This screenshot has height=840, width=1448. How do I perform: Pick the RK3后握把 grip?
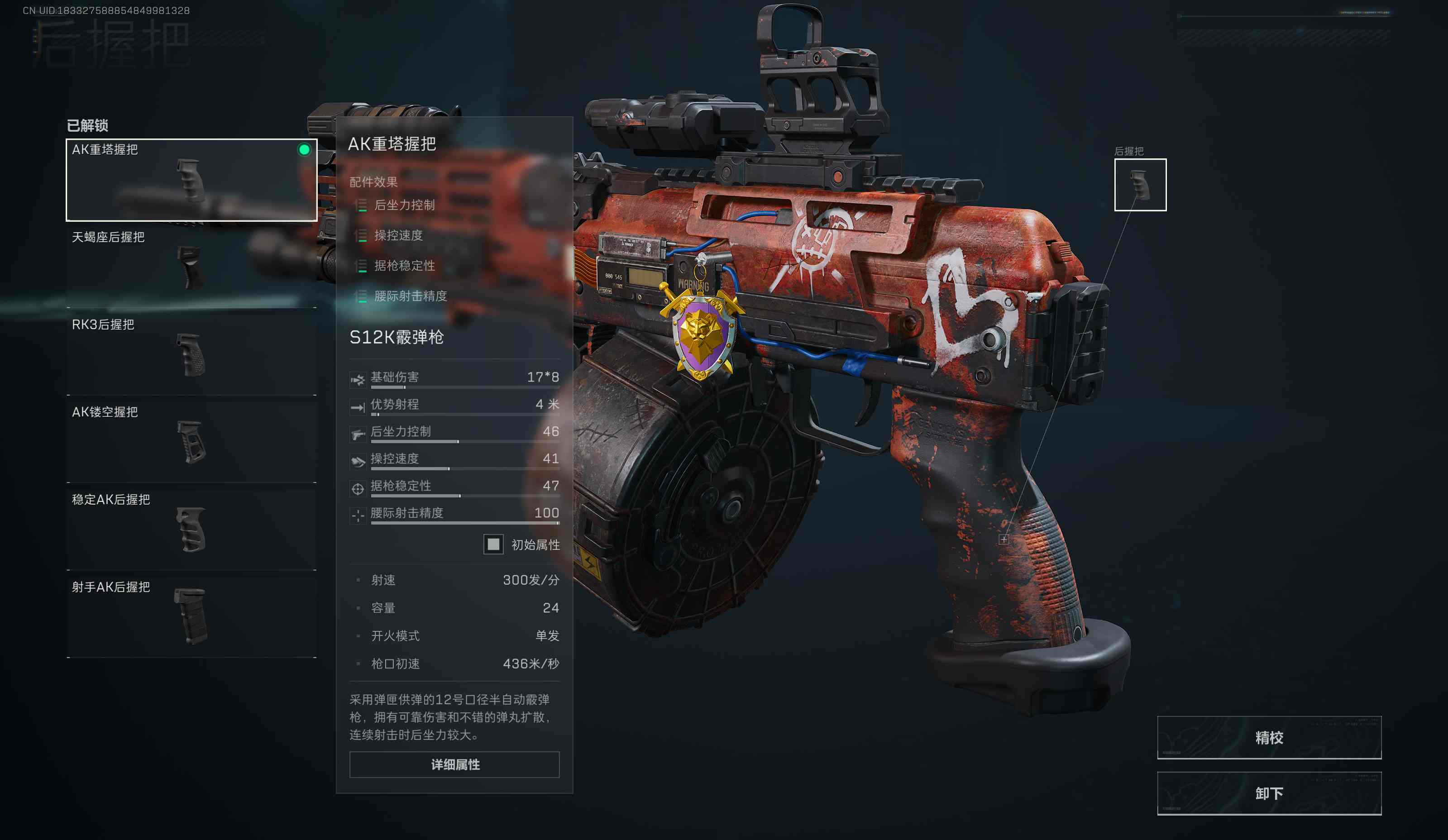click(191, 354)
